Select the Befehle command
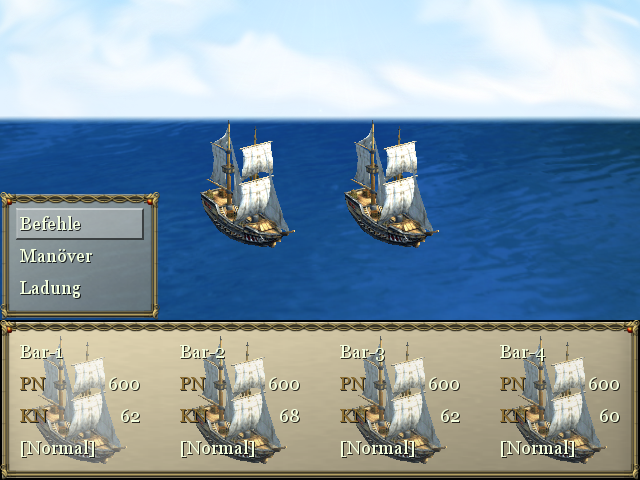Screen dimensions: 640x480 click(79, 224)
